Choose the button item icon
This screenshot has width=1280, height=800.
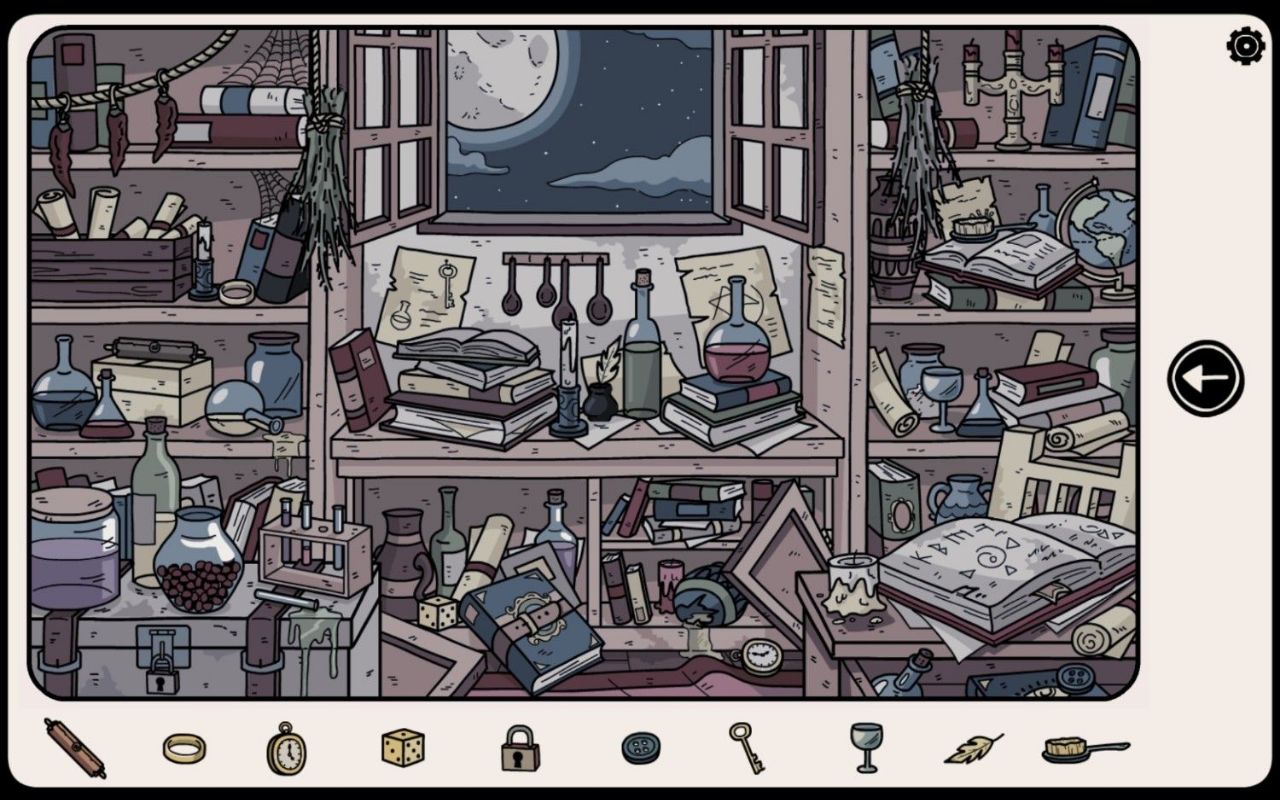[x=640, y=748]
